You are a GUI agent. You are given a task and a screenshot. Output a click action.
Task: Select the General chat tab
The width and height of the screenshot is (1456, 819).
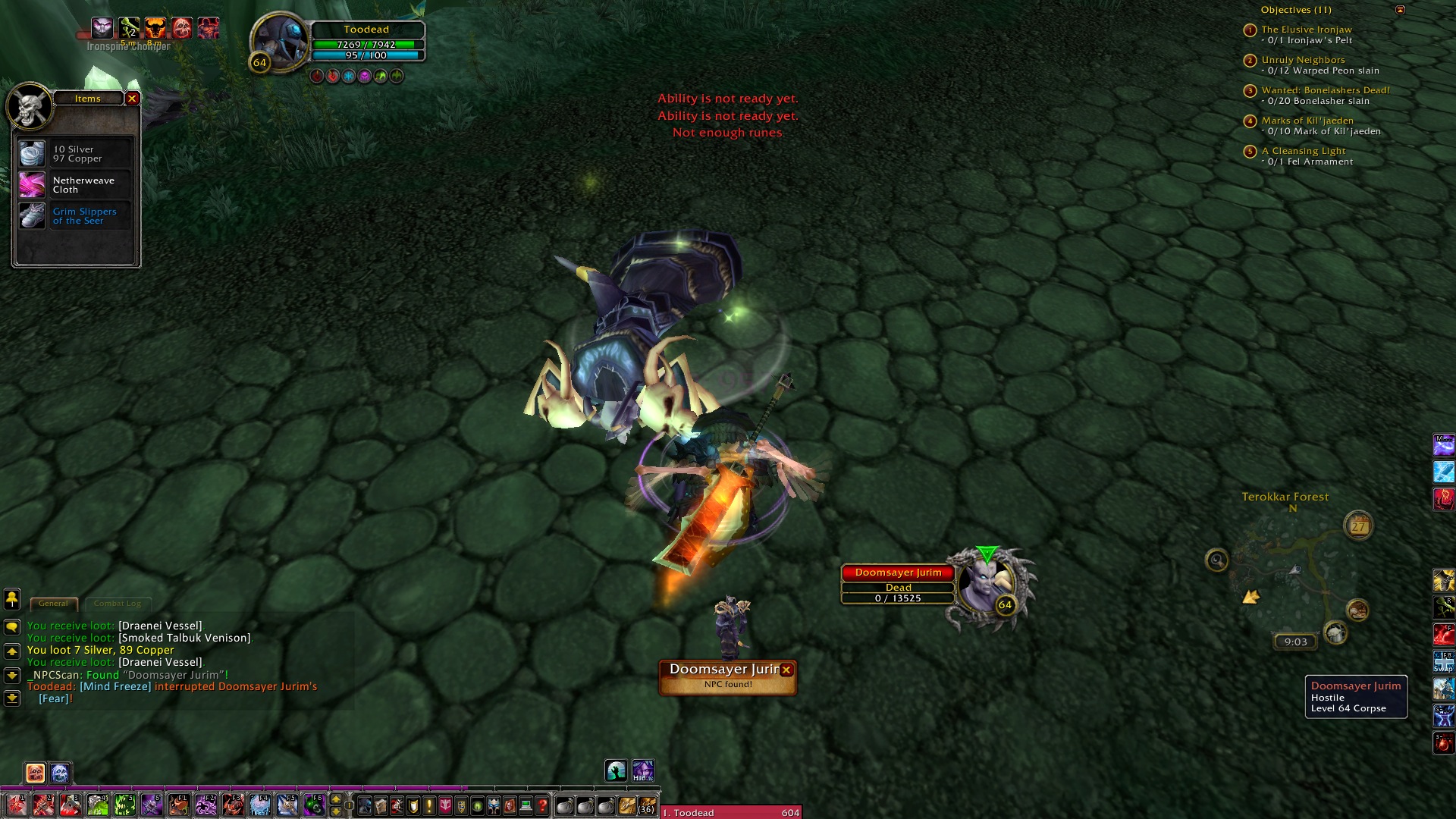pyautogui.click(x=53, y=604)
